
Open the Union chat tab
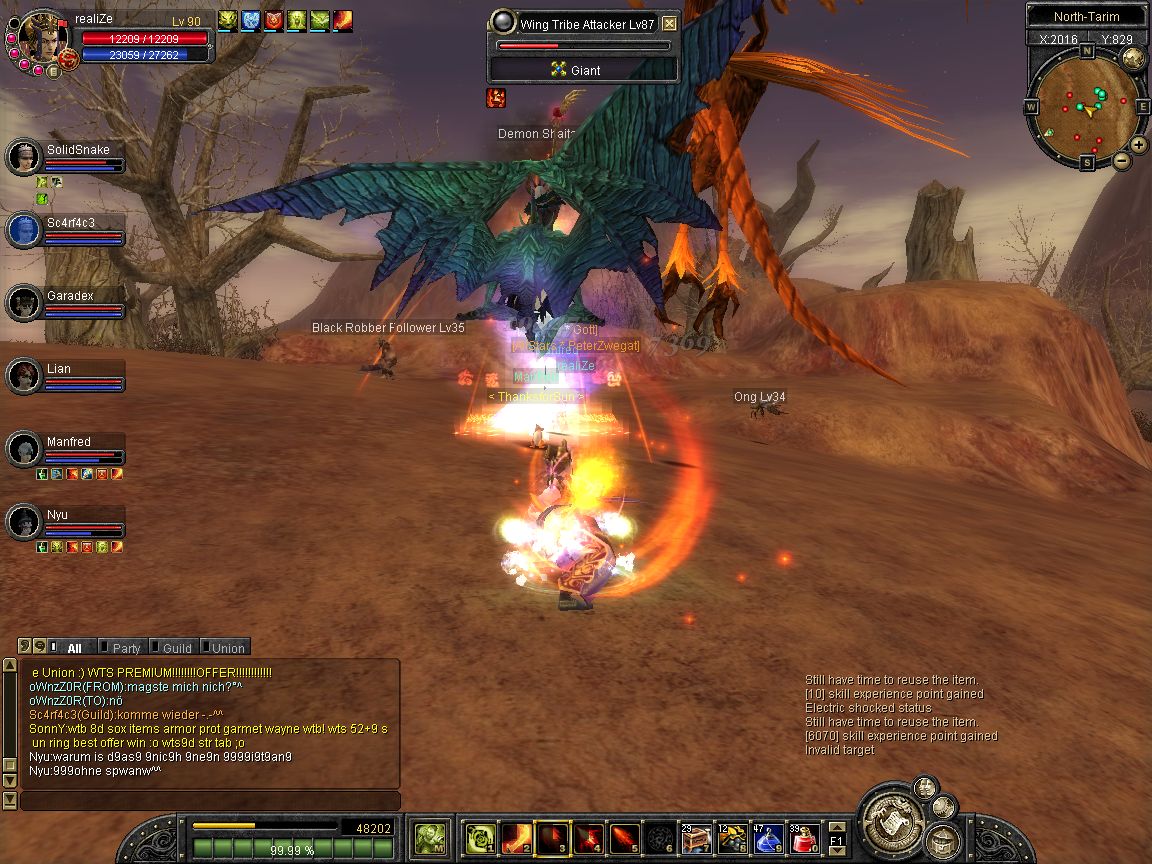click(226, 648)
